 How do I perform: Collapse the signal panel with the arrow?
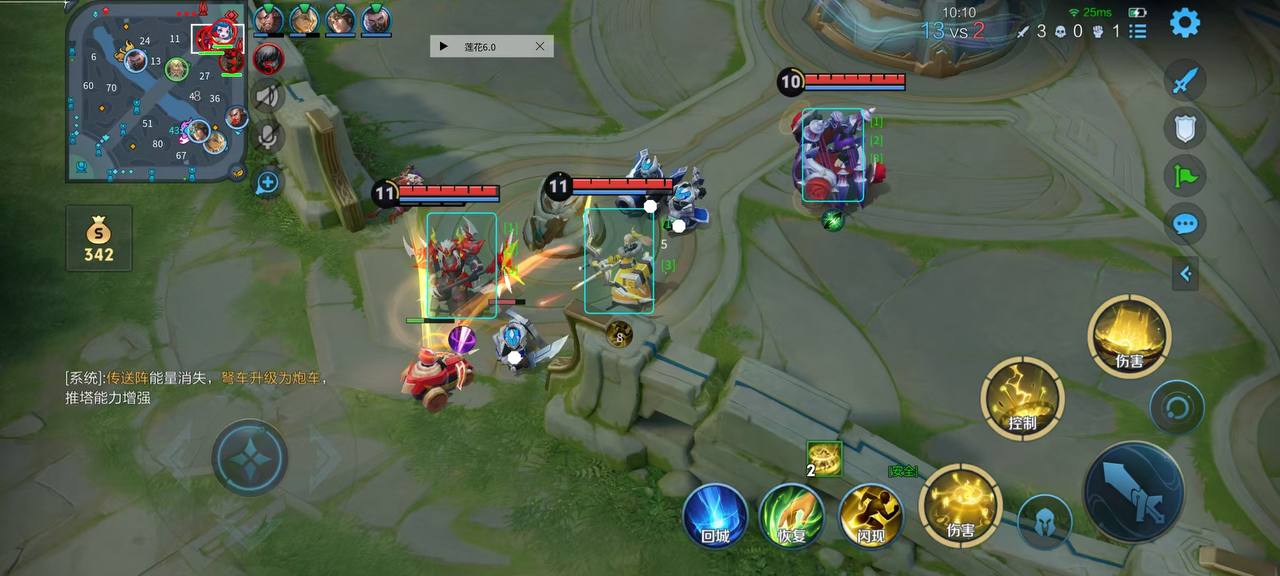[x=1185, y=273]
